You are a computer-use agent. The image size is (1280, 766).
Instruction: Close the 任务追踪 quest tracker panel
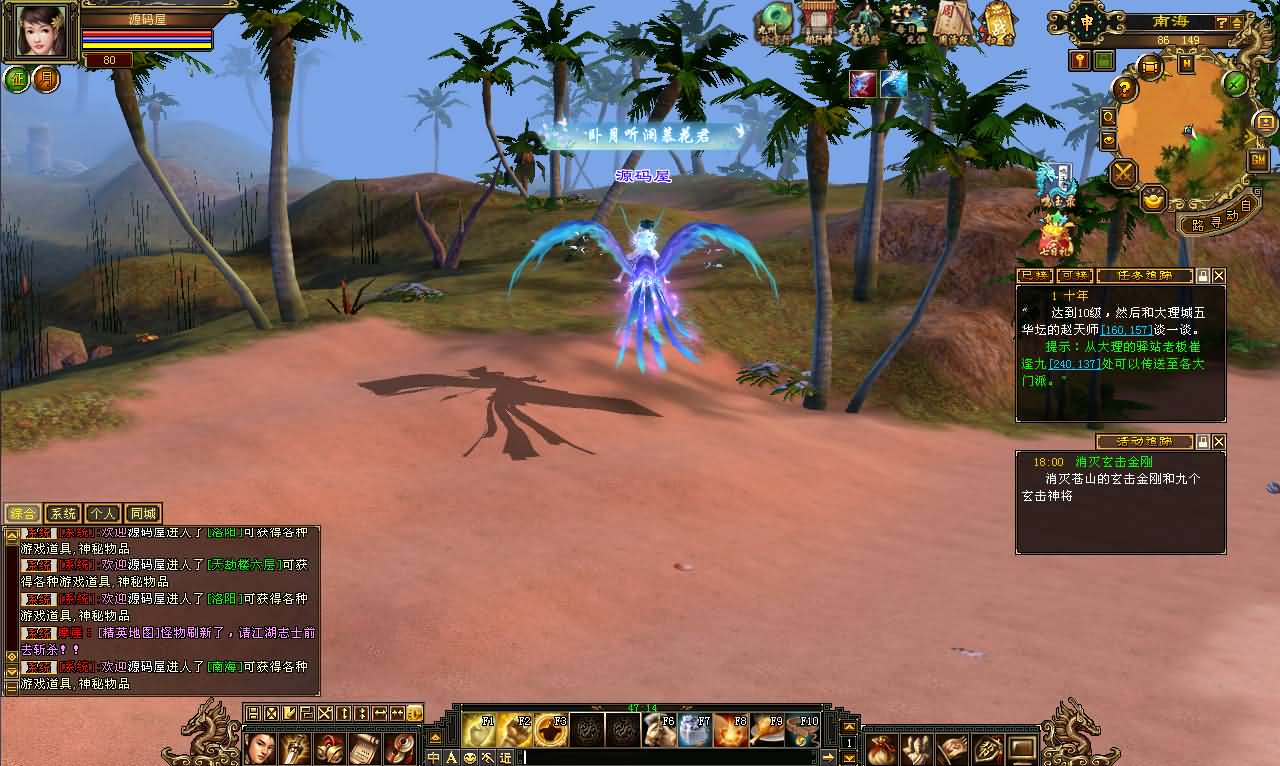tap(1218, 275)
